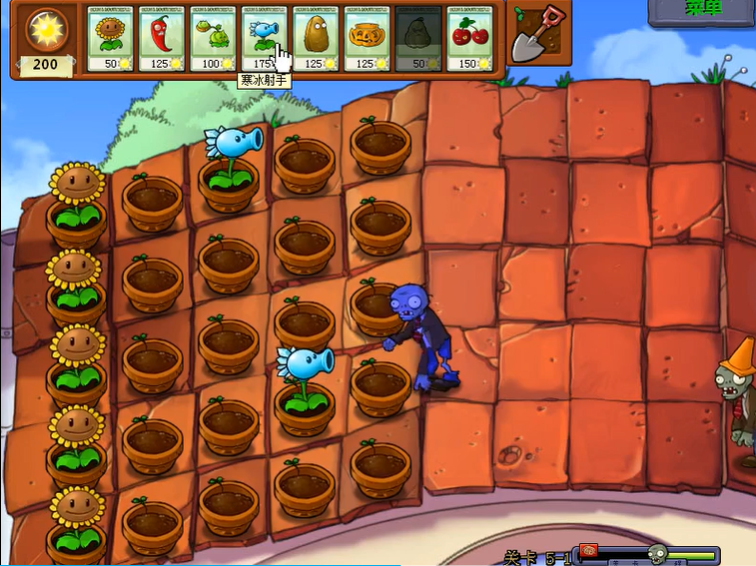The height and width of the screenshot is (566, 756).
Task: Pick the Cherry Bomb seed packet
Action: (469, 39)
